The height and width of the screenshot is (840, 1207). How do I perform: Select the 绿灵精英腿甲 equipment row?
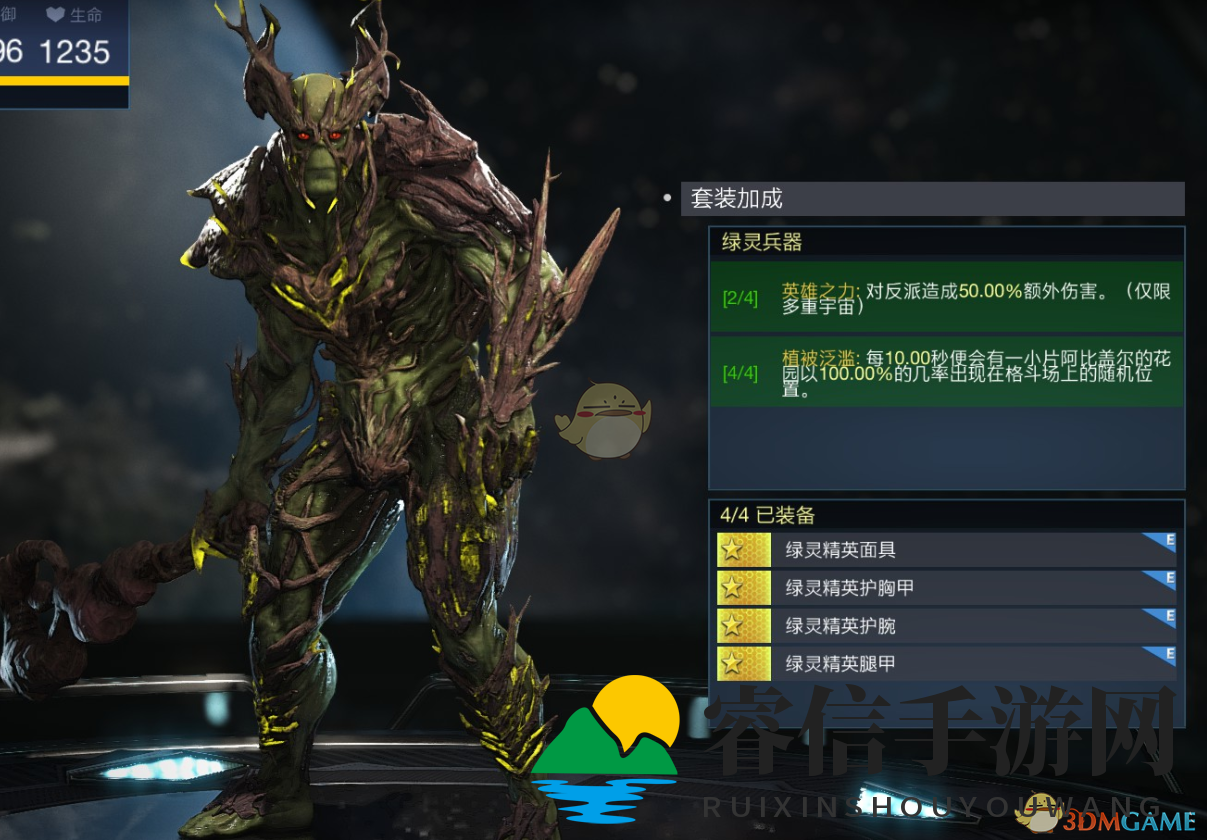coord(945,662)
